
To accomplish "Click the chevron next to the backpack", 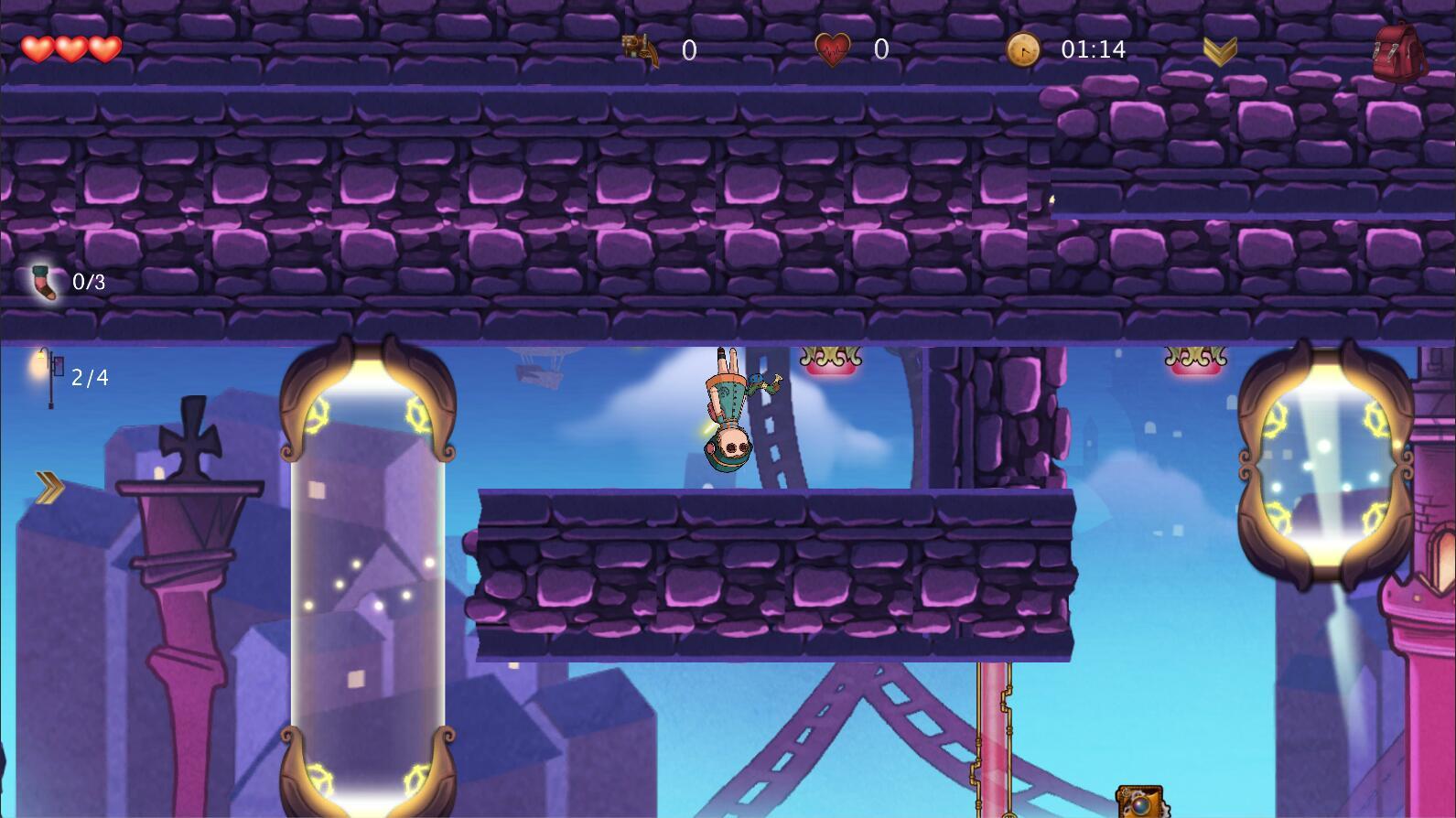I will 1223,50.
